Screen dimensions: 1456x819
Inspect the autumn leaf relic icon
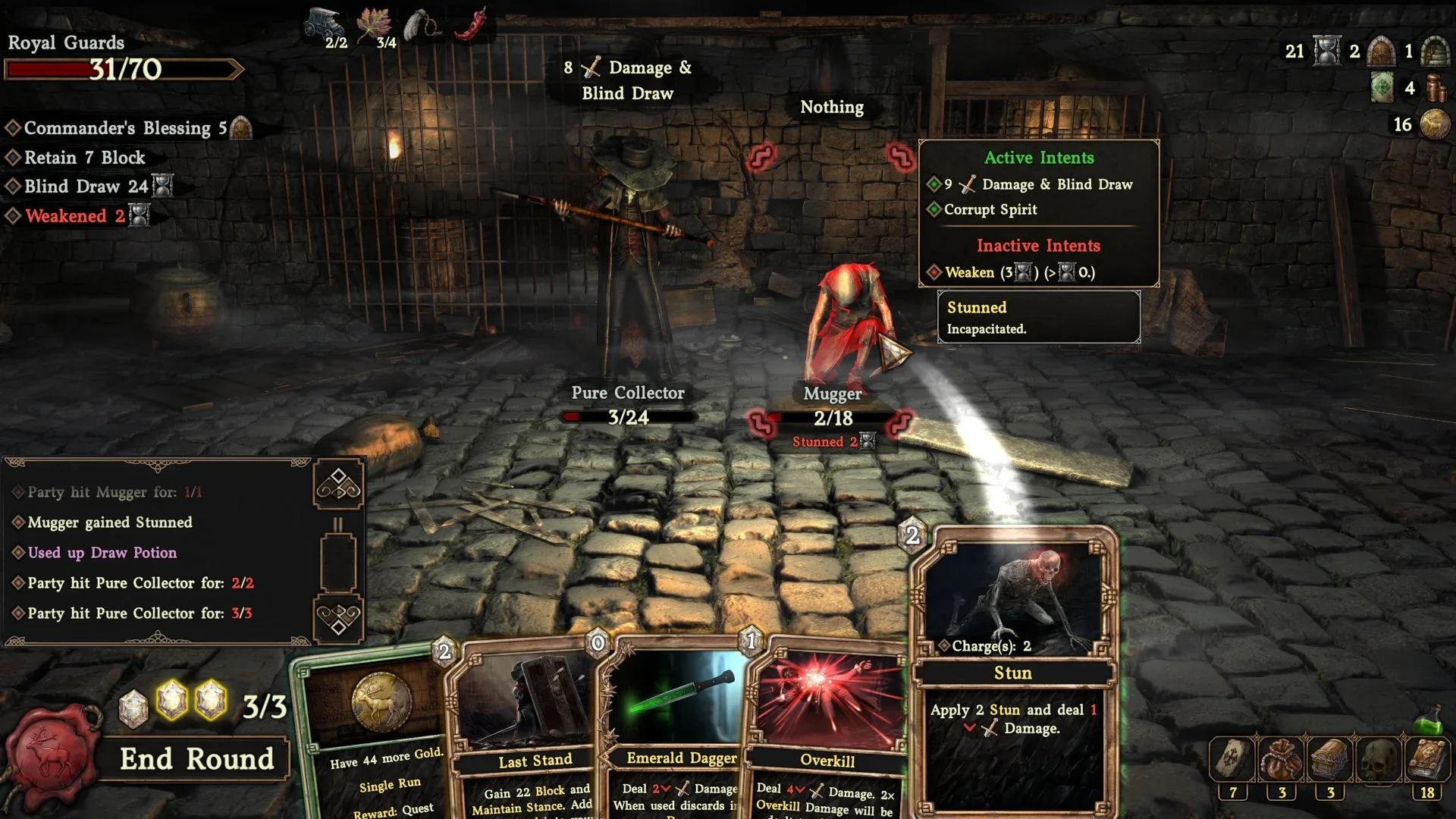coord(374,23)
